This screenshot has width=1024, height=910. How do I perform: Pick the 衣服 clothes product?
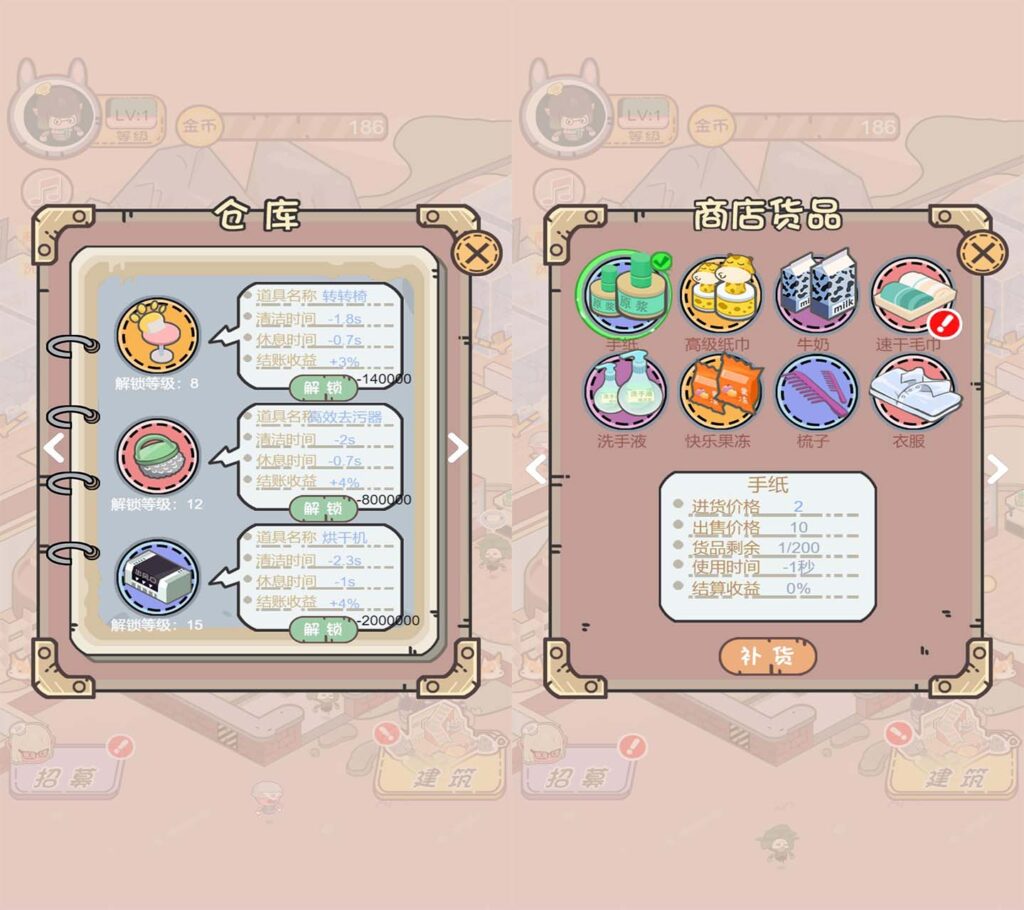909,392
